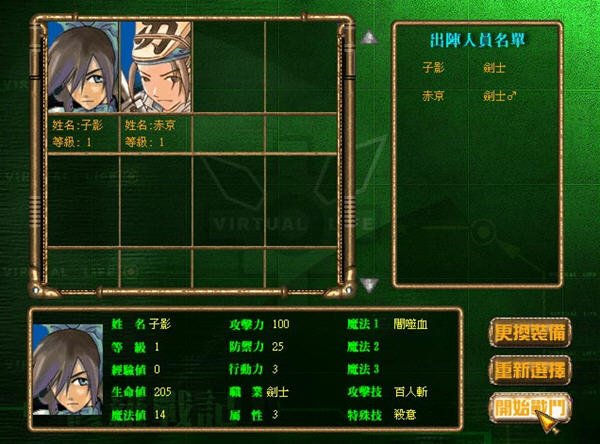Choose the 重新選擇 button
The height and width of the screenshot is (444, 600).
pos(530,369)
